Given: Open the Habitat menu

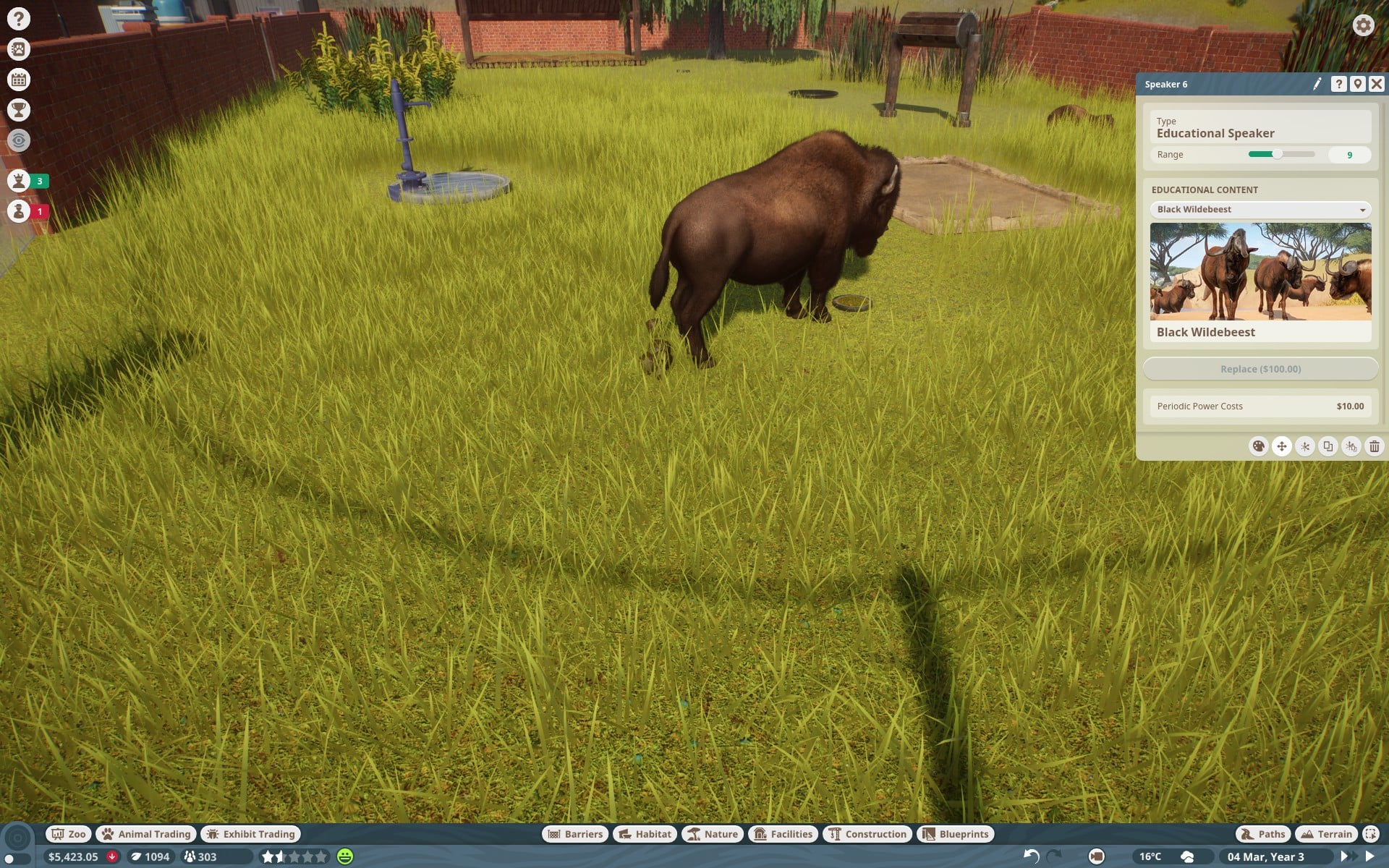Looking at the screenshot, I should 645,834.
